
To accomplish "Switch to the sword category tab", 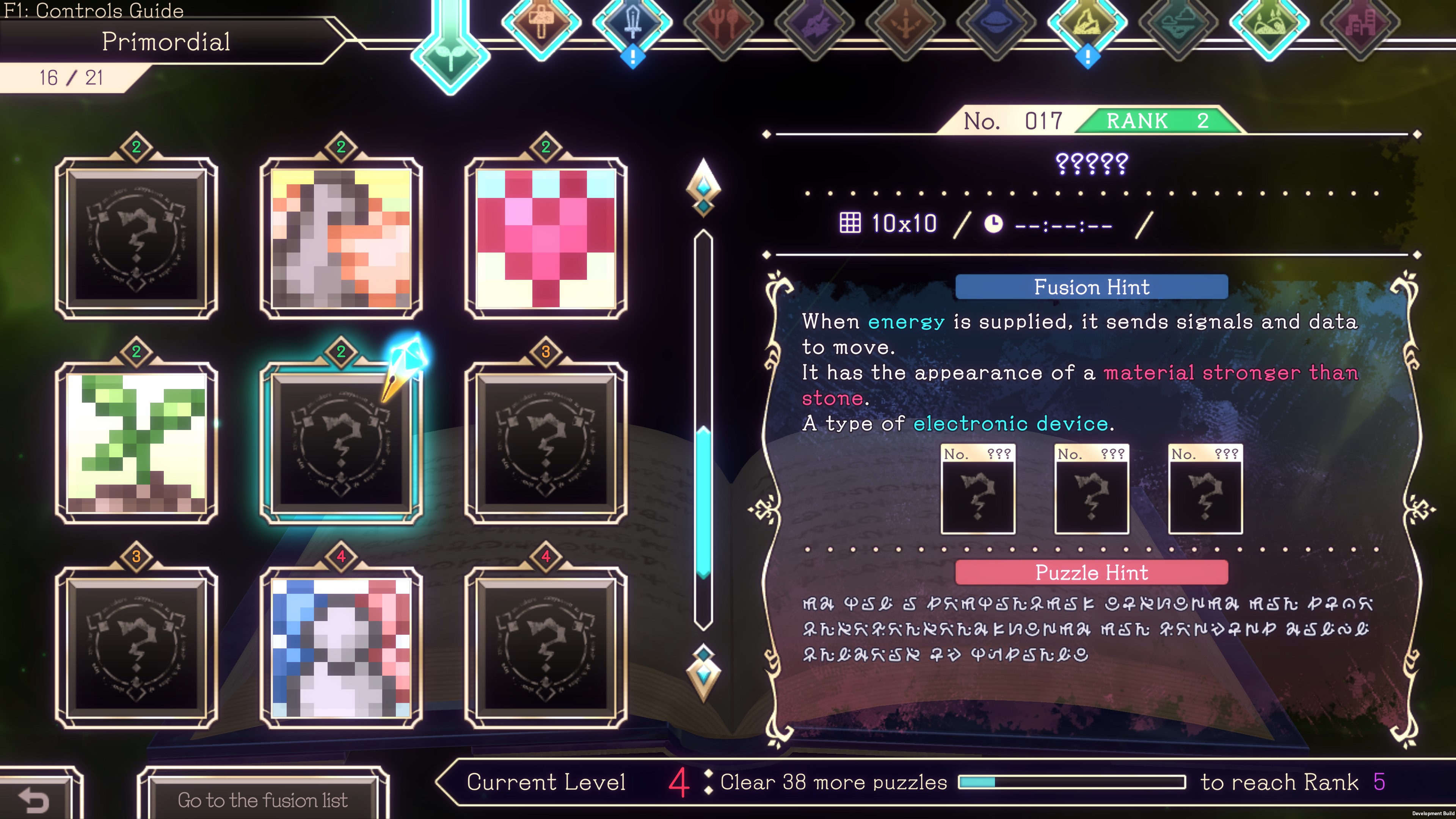I will (x=632, y=23).
